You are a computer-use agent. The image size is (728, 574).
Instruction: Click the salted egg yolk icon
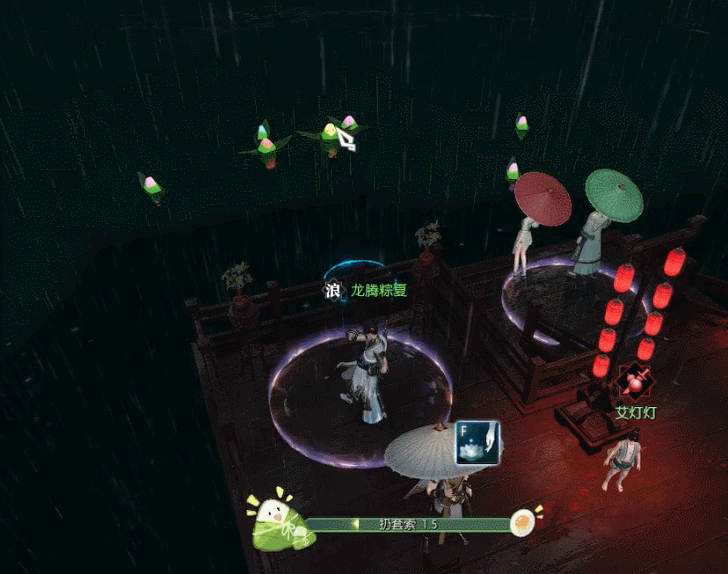tap(523, 522)
